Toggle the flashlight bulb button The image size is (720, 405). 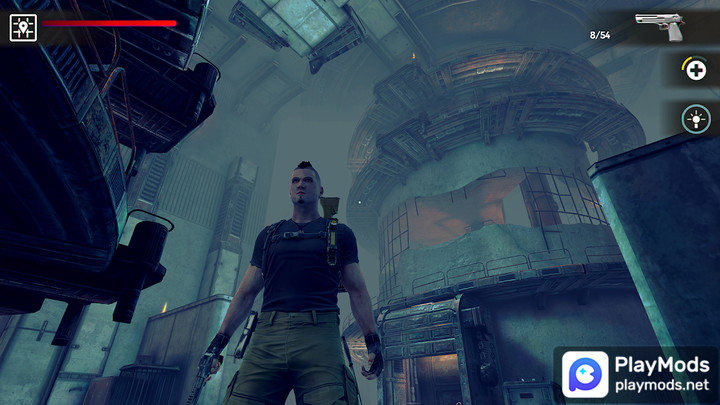(695, 120)
